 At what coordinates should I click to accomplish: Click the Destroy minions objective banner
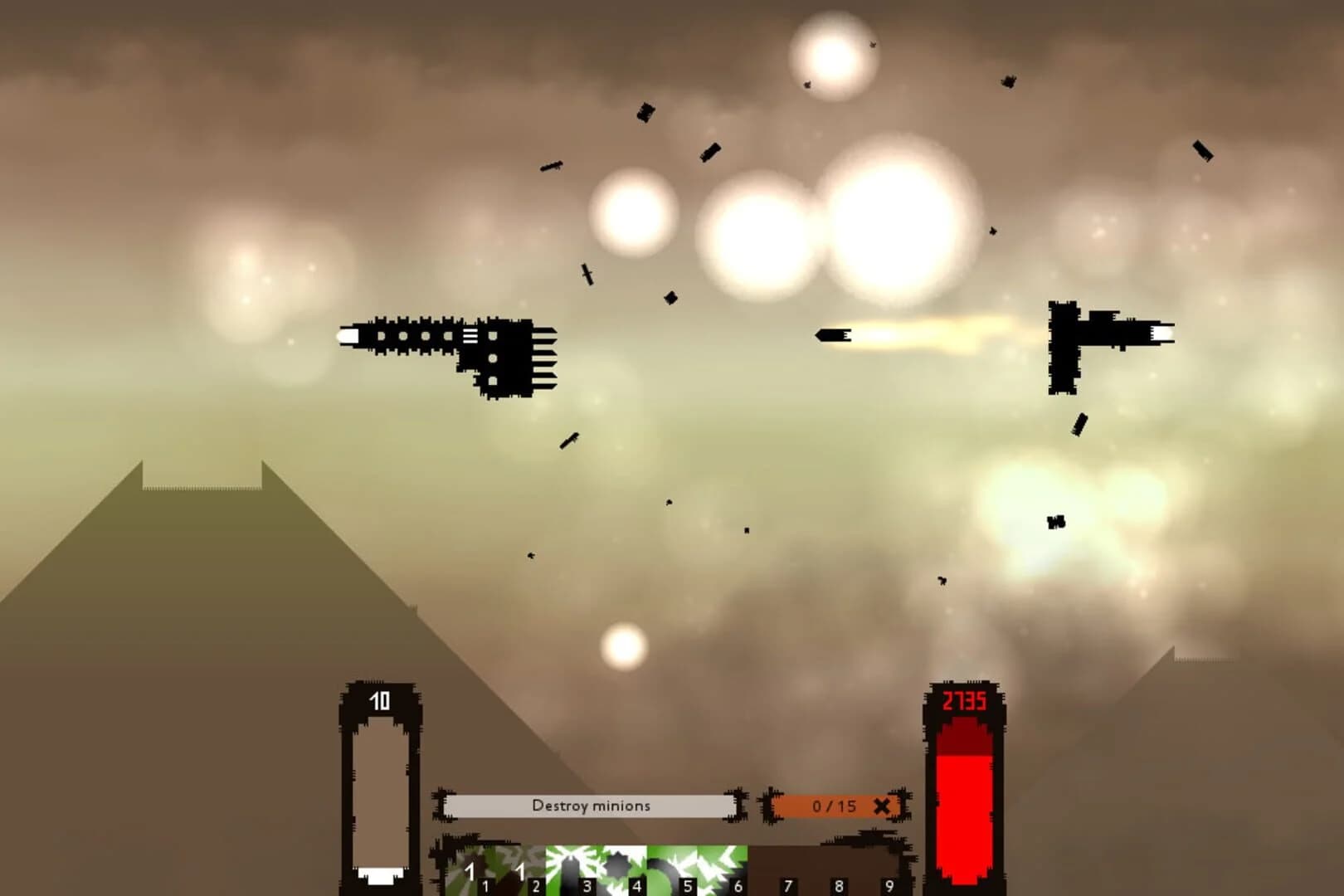coord(592,805)
